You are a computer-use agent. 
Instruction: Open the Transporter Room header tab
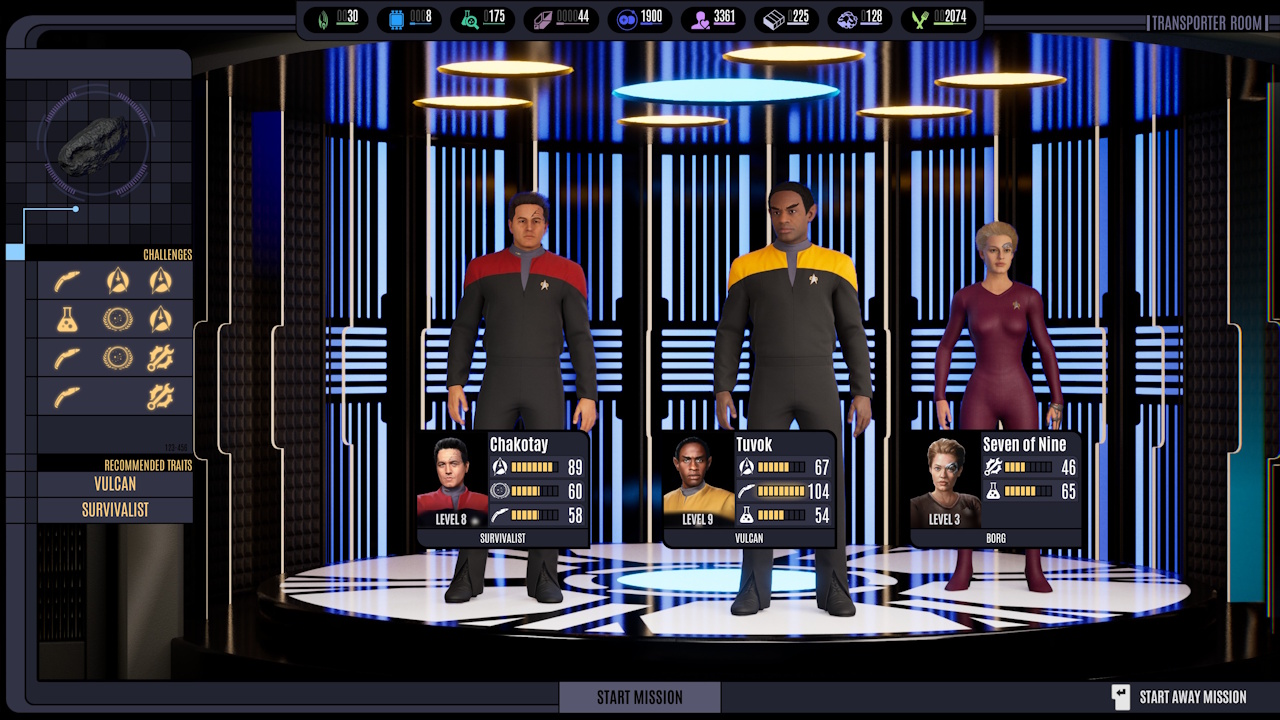(1205, 22)
